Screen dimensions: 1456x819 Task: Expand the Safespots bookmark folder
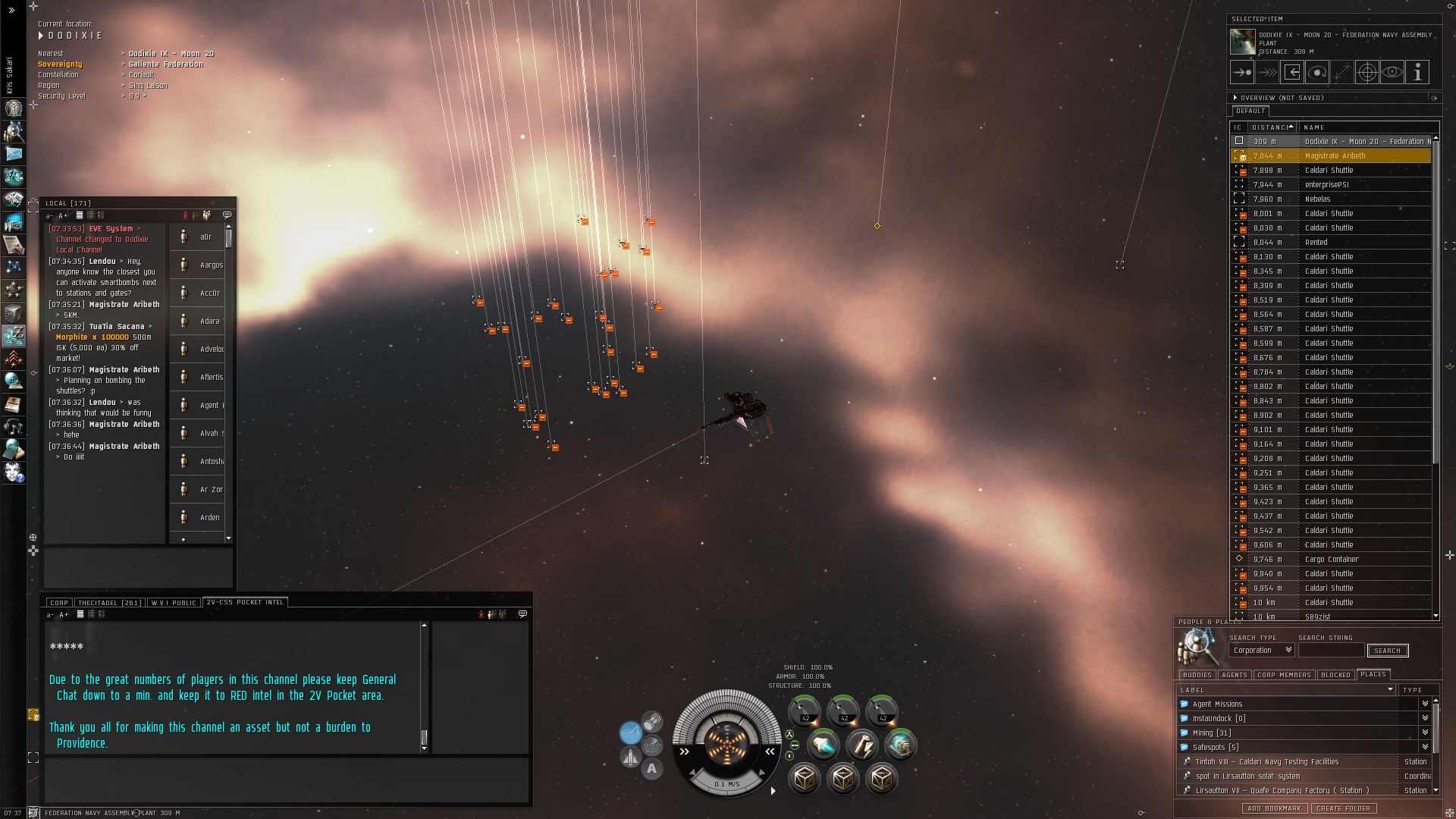(x=1425, y=748)
